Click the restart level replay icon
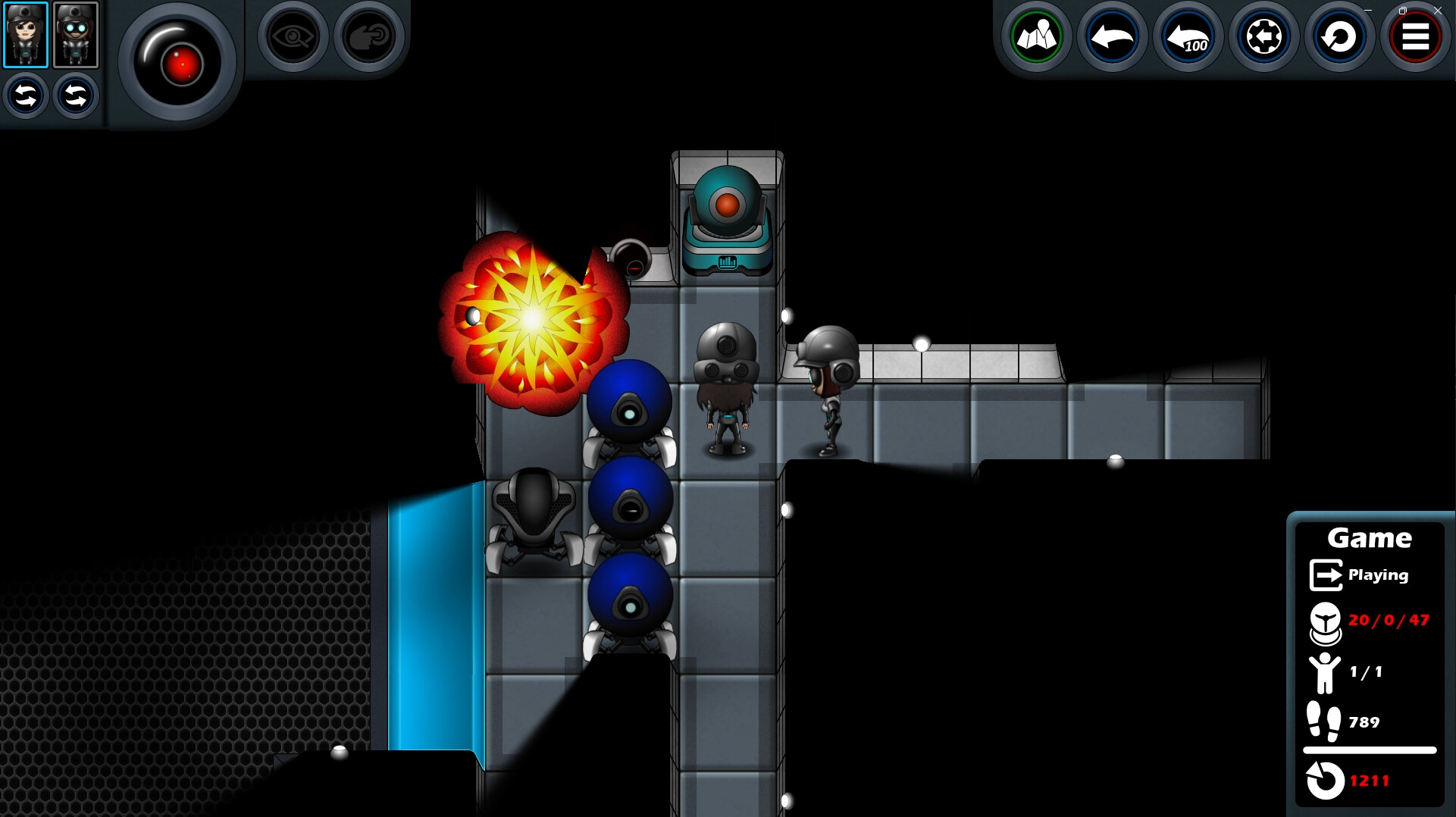Viewport: 1456px width, 817px height. (1338, 36)
